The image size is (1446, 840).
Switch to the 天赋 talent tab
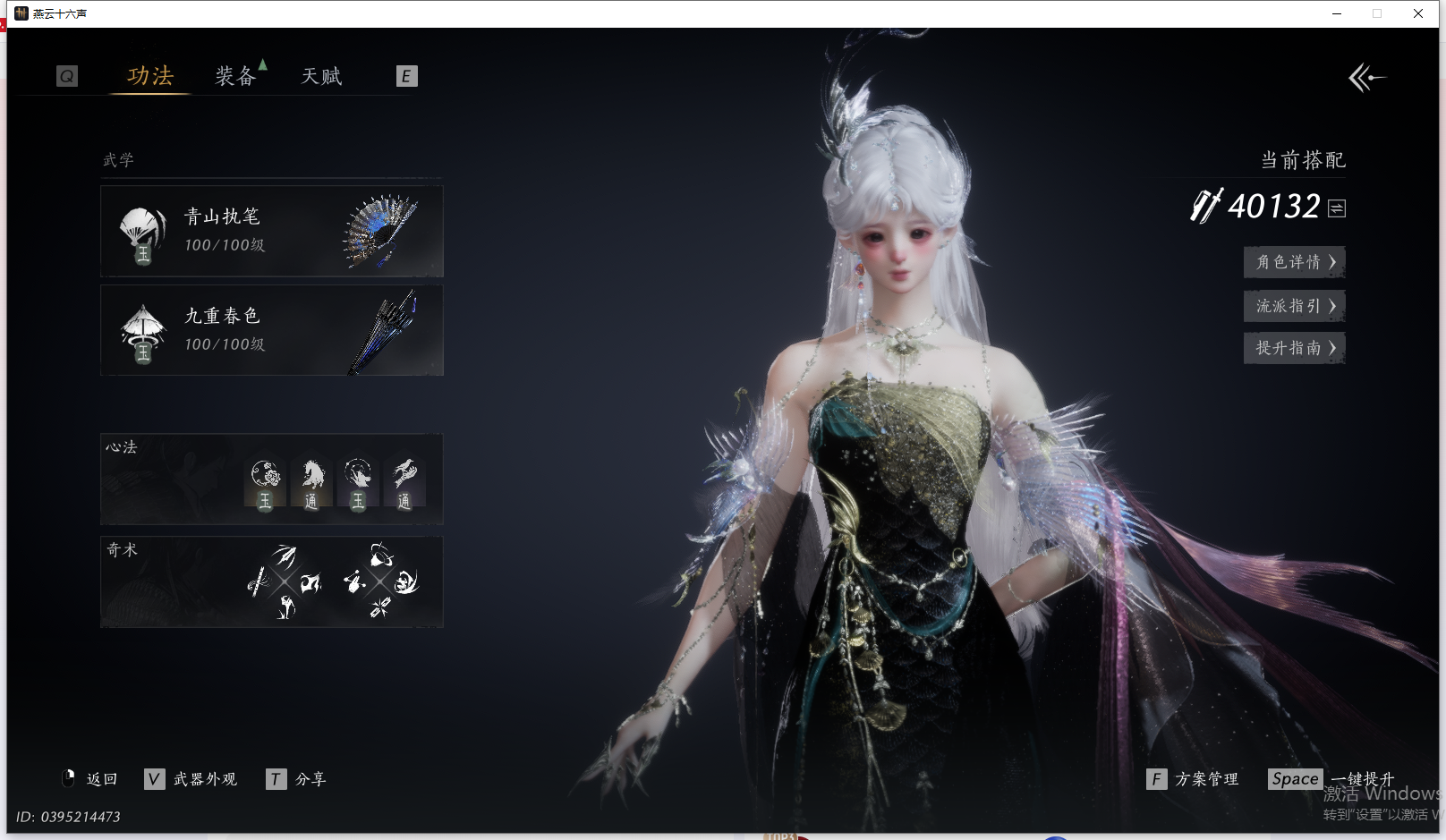(321, 76)
